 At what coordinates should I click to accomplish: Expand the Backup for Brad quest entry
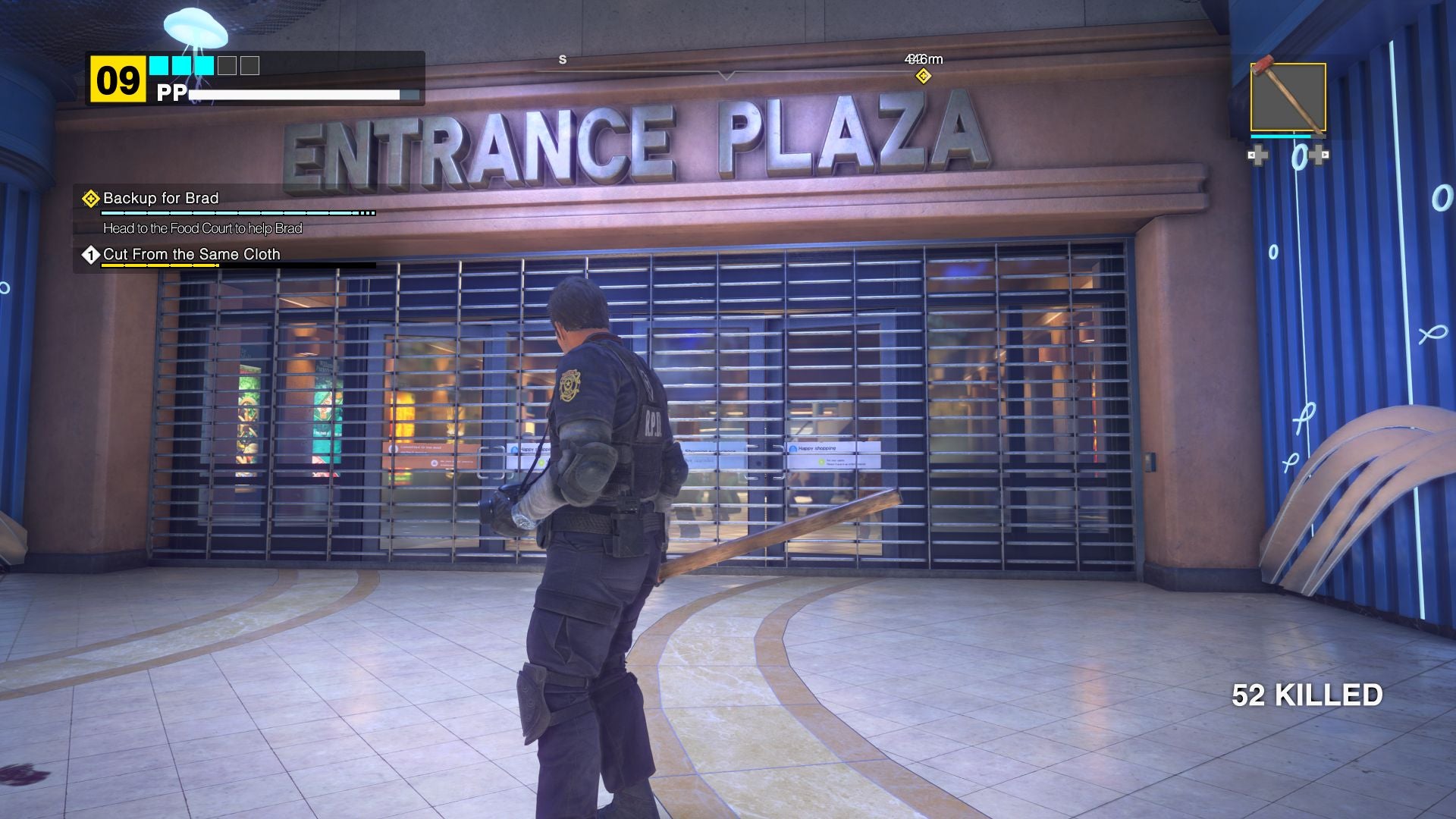[159, 199]
